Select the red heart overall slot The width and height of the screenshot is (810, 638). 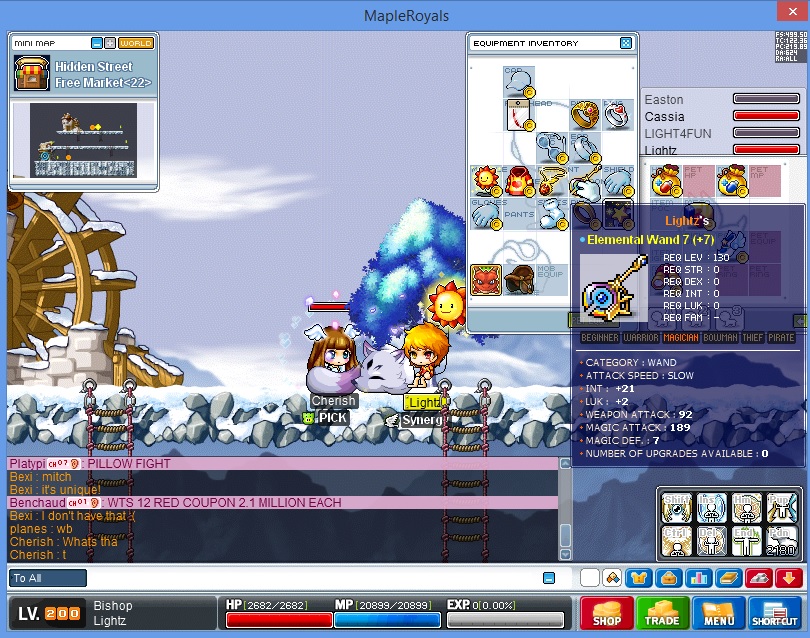[518, 181]
